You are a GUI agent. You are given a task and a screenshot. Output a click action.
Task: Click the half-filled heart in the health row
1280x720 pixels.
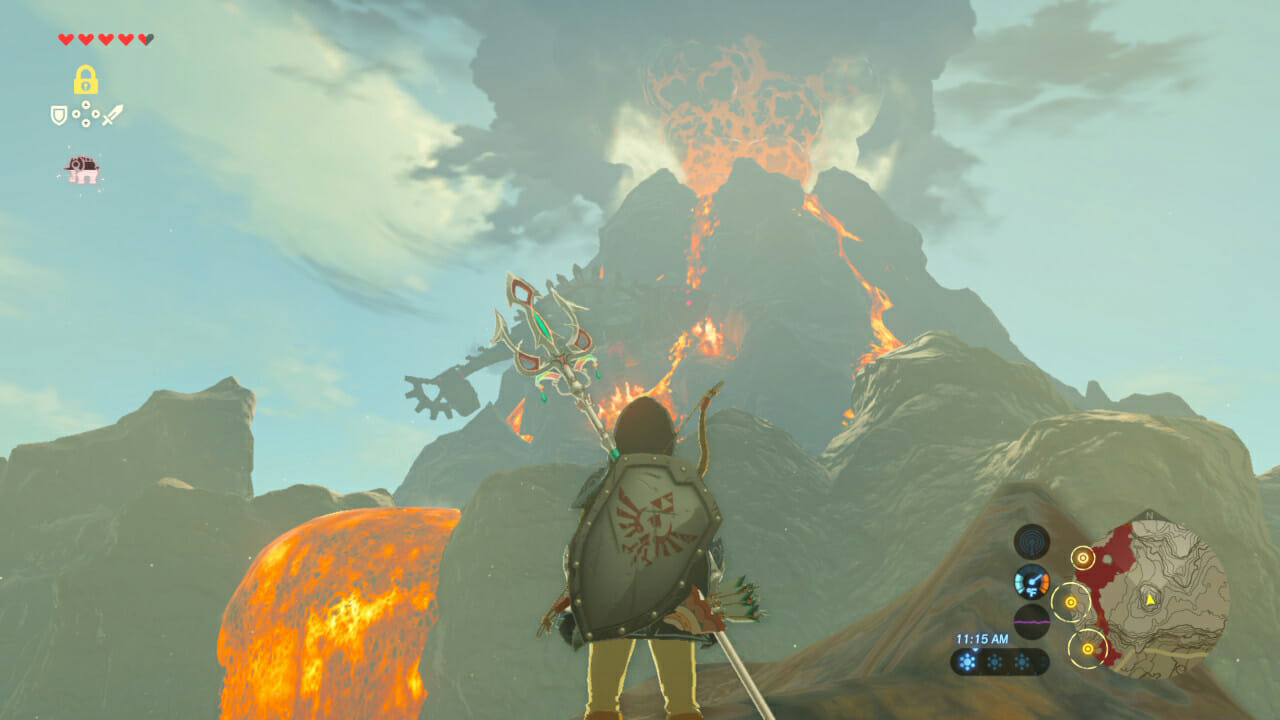click(x=146, y=39)
